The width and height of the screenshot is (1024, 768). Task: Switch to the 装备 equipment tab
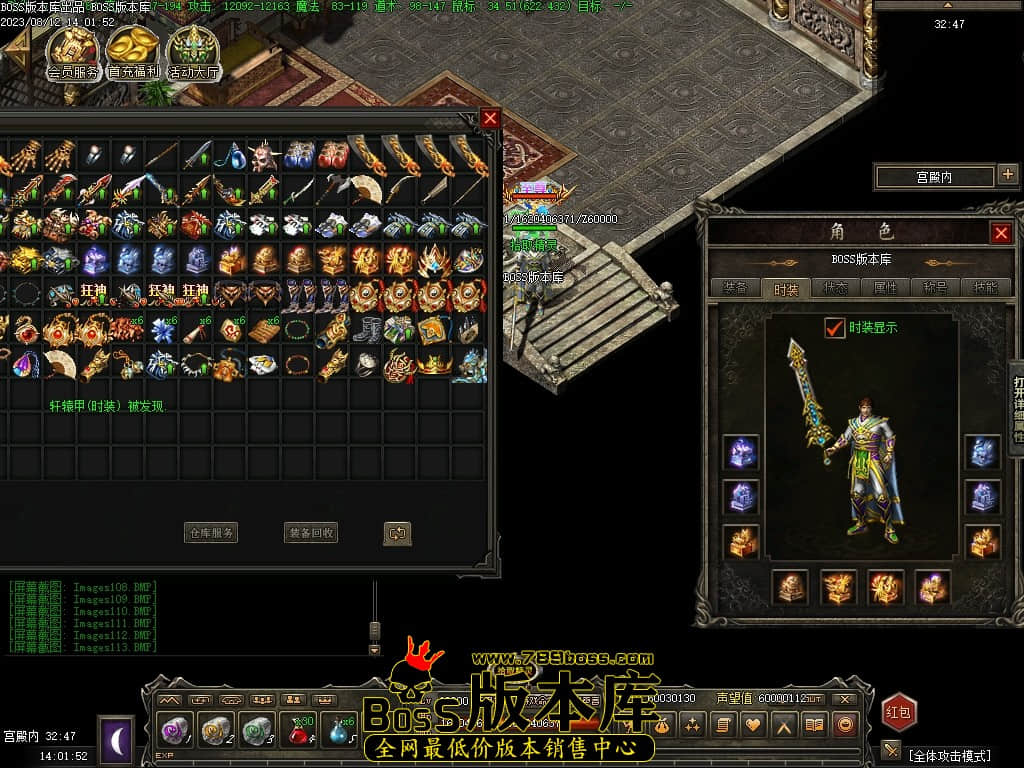pos(735,288)
